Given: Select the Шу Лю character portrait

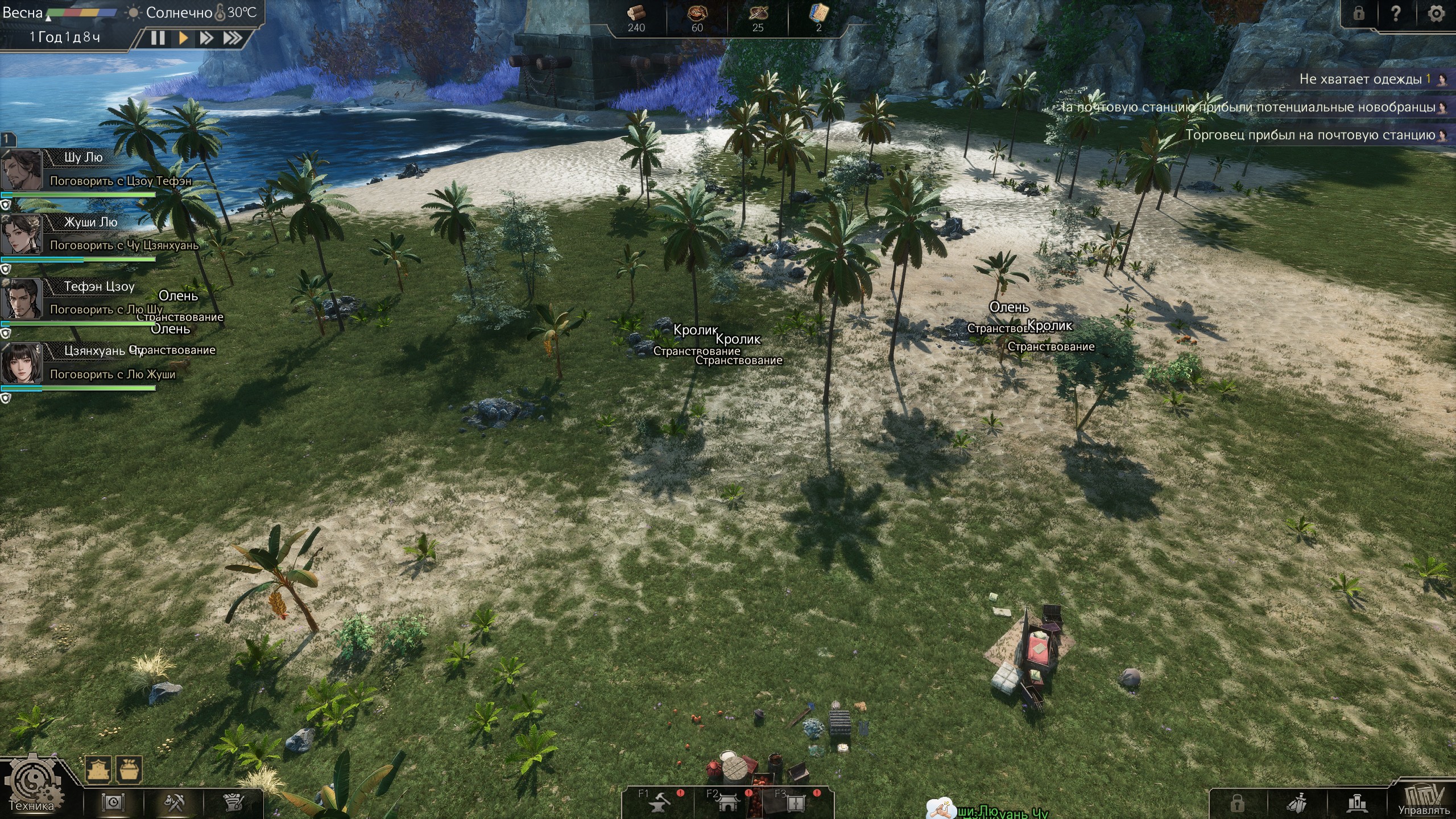Looking at the screenshot, I should 22,169.
